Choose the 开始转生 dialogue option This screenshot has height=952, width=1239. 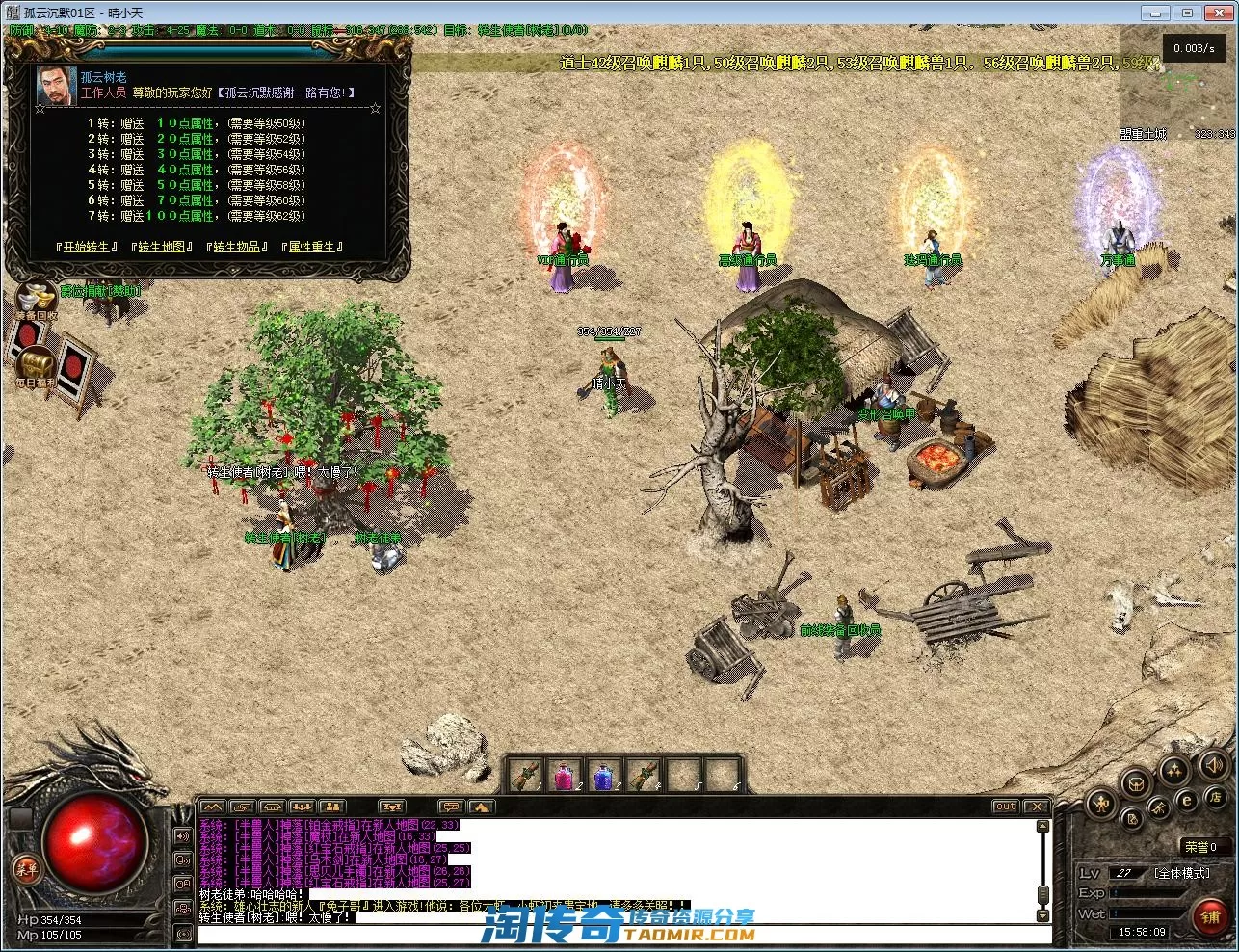click(87, 247)
